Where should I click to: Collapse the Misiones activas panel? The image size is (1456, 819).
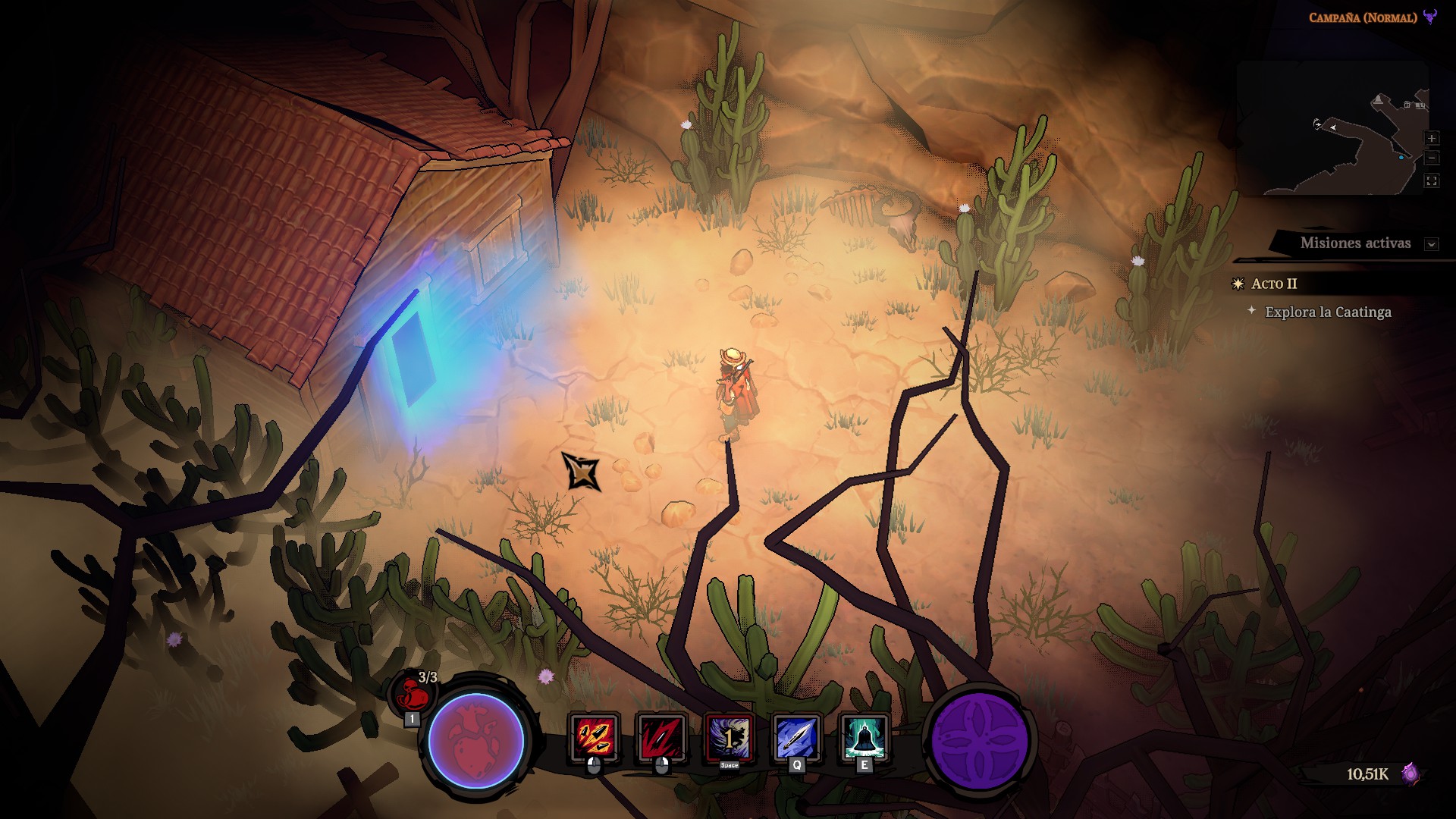pos(1432,244)
